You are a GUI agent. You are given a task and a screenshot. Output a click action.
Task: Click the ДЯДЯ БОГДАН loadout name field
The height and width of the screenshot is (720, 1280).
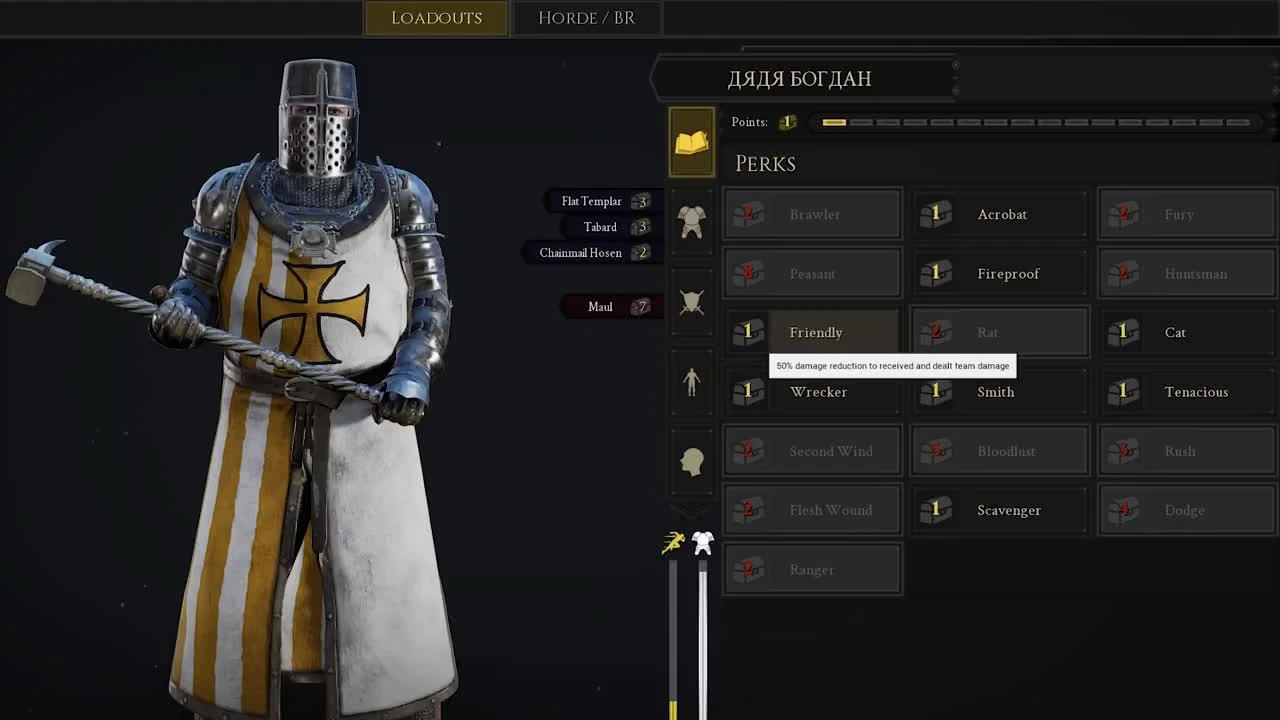point(802,78)
